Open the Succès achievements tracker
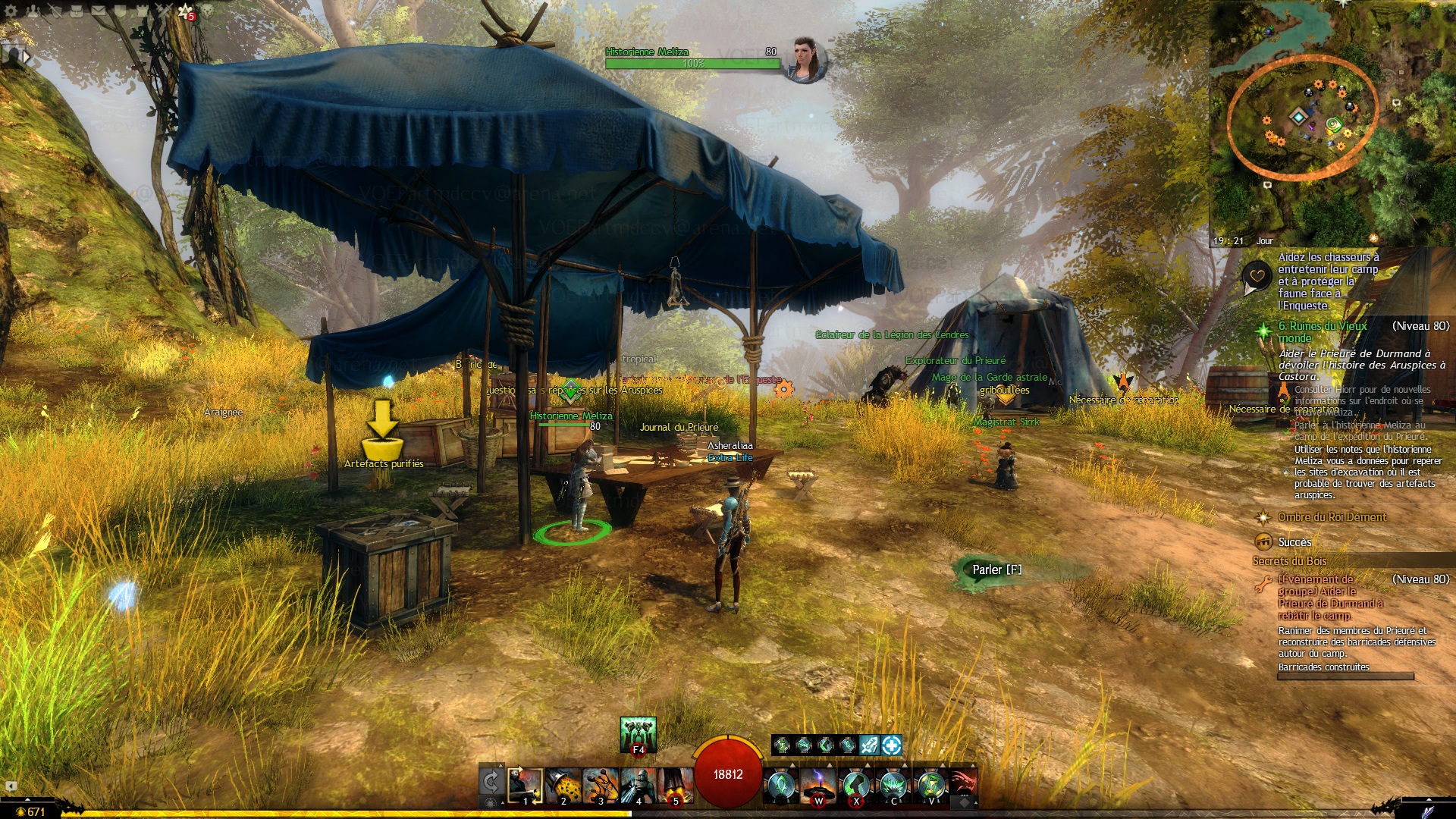 (1294, 542)
